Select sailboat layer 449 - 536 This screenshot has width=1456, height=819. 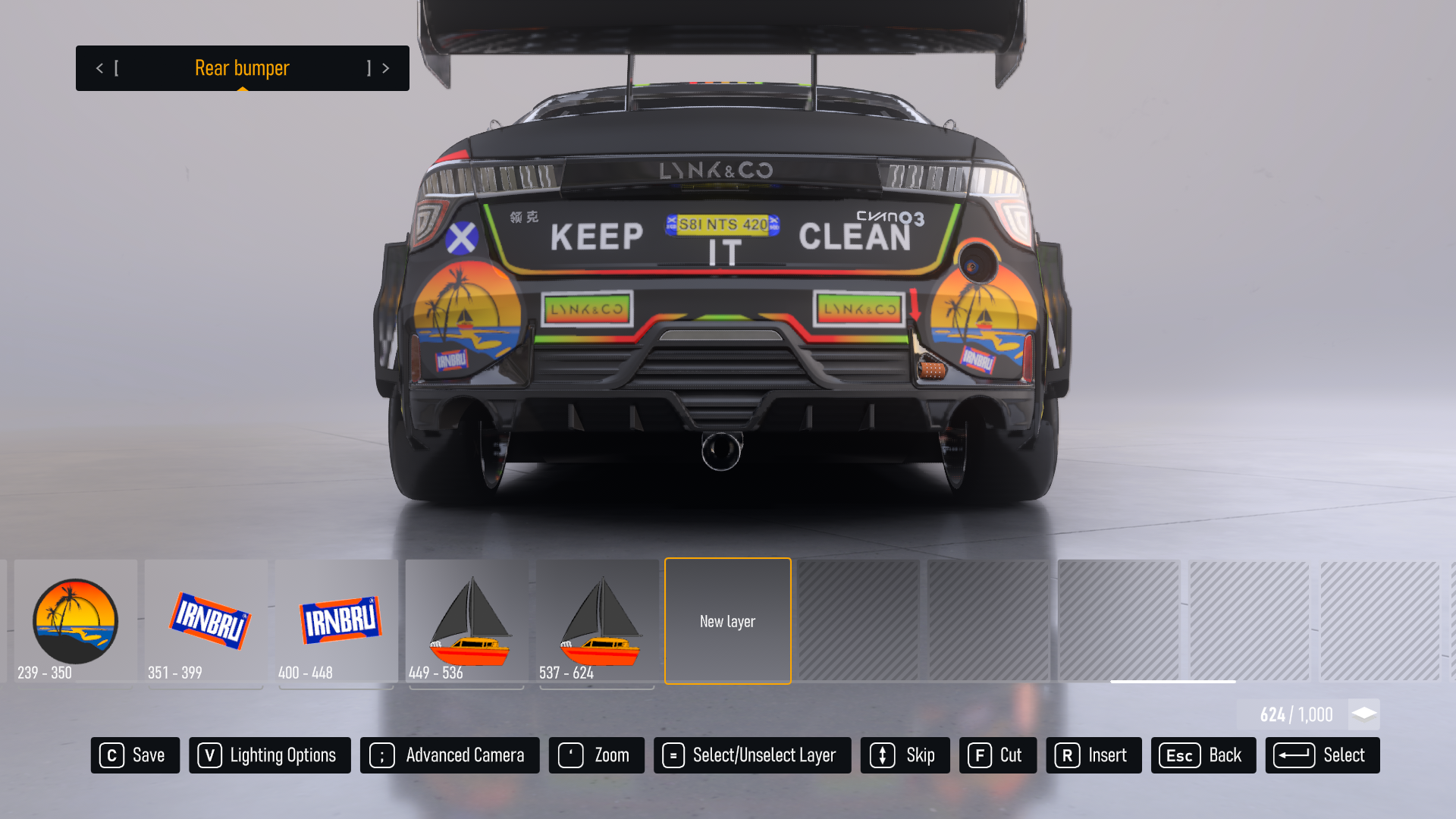click(467, 621)
